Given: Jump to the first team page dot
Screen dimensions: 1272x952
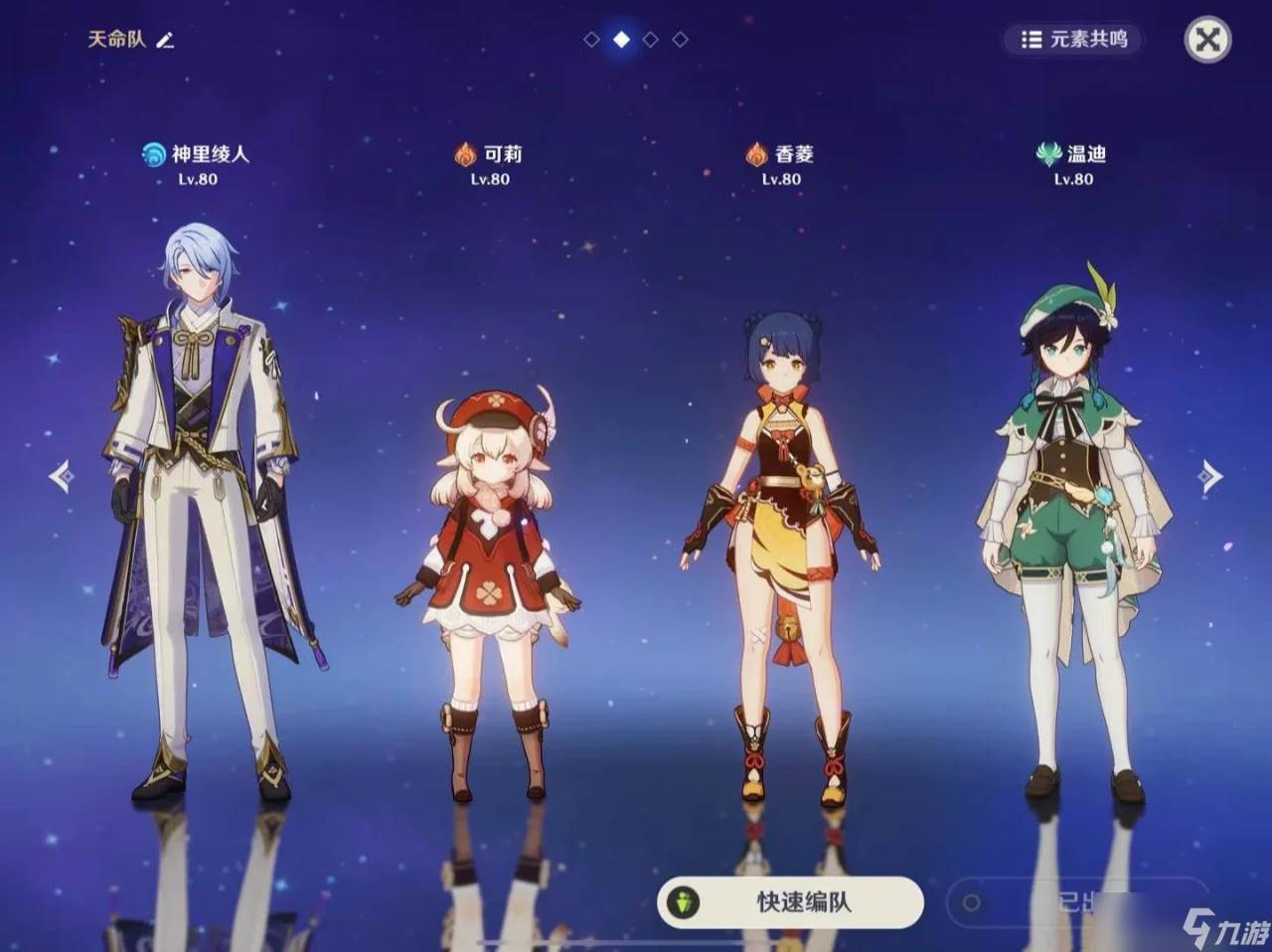Looking at the screenshot, I should (x=591, y=40).
